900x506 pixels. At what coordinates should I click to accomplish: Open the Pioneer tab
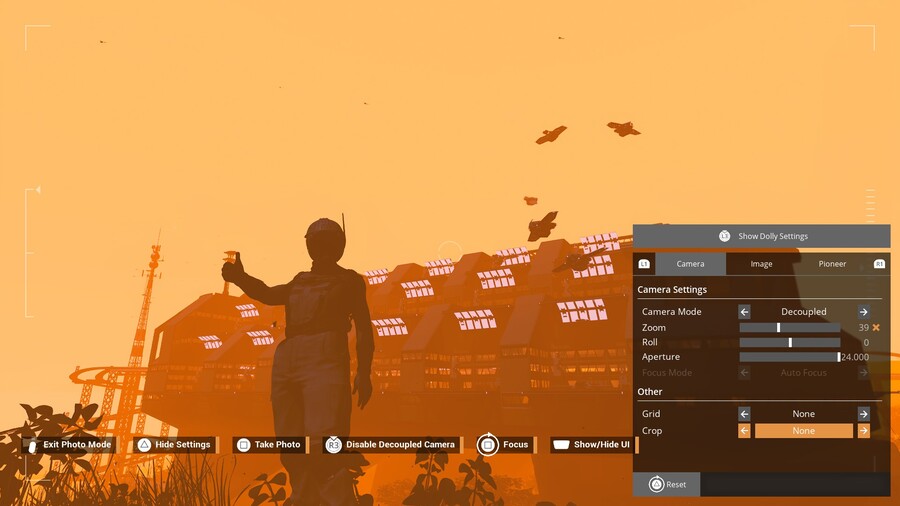coord(832,264)
